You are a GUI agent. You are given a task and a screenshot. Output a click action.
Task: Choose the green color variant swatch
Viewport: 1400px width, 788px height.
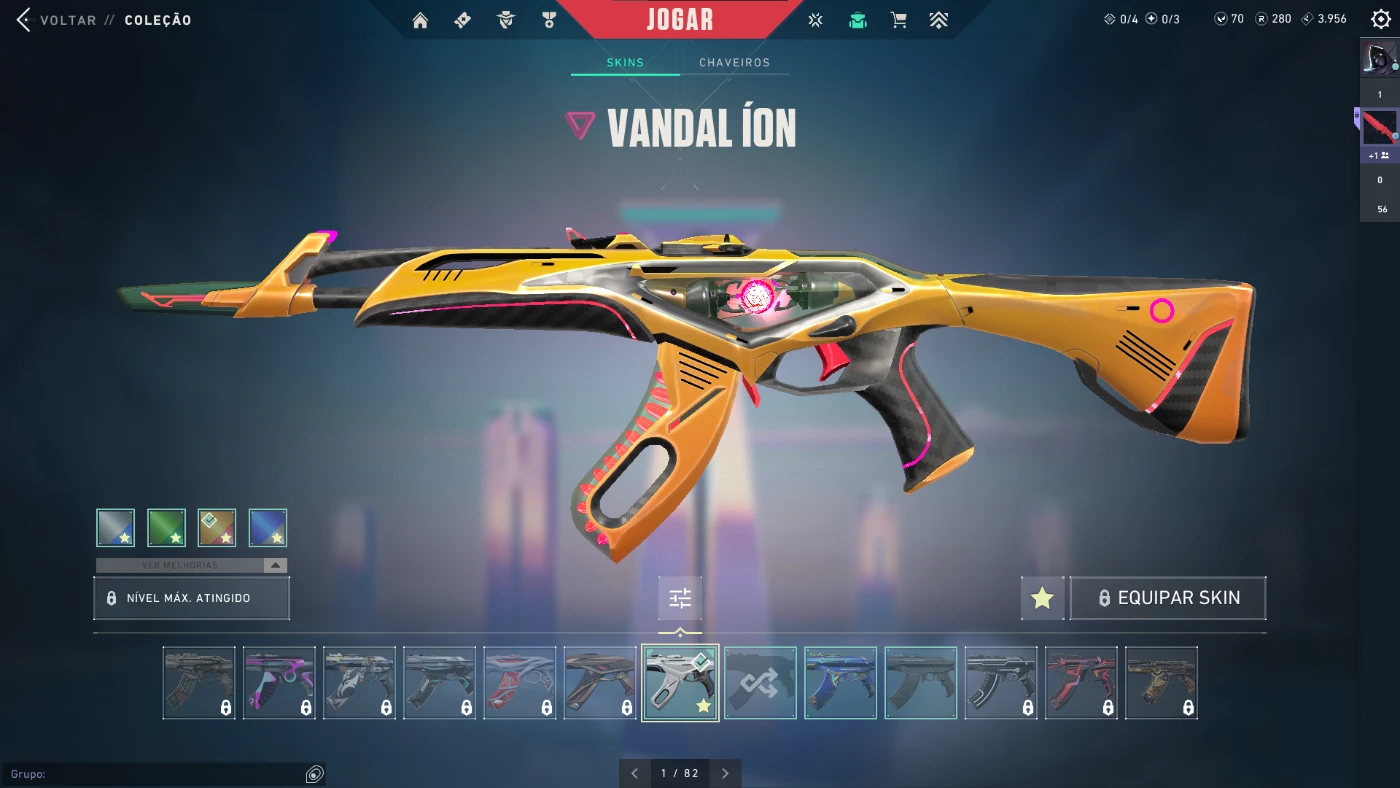click(166, 528)
